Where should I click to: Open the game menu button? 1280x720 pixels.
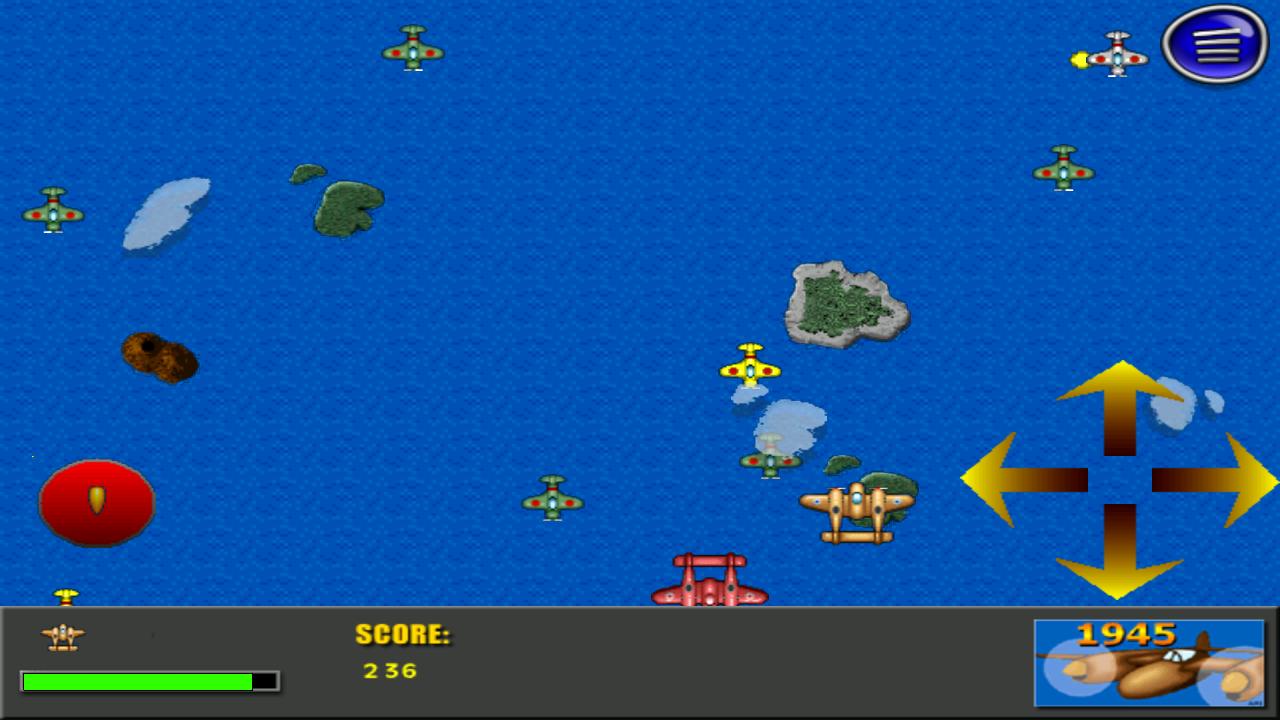[1215, 45]
